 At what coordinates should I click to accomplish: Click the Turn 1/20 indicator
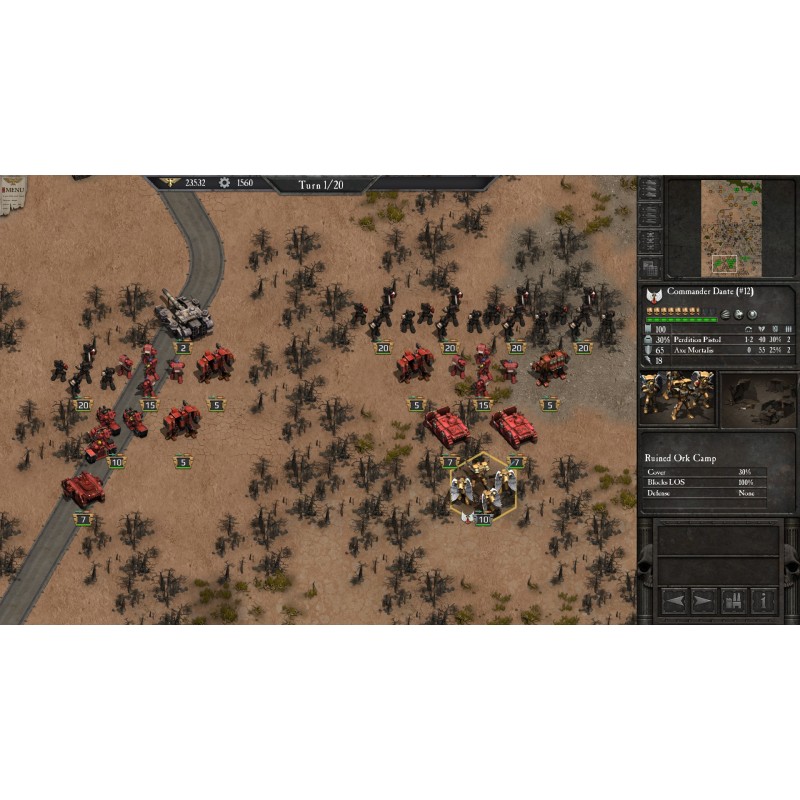pos(322,184)
